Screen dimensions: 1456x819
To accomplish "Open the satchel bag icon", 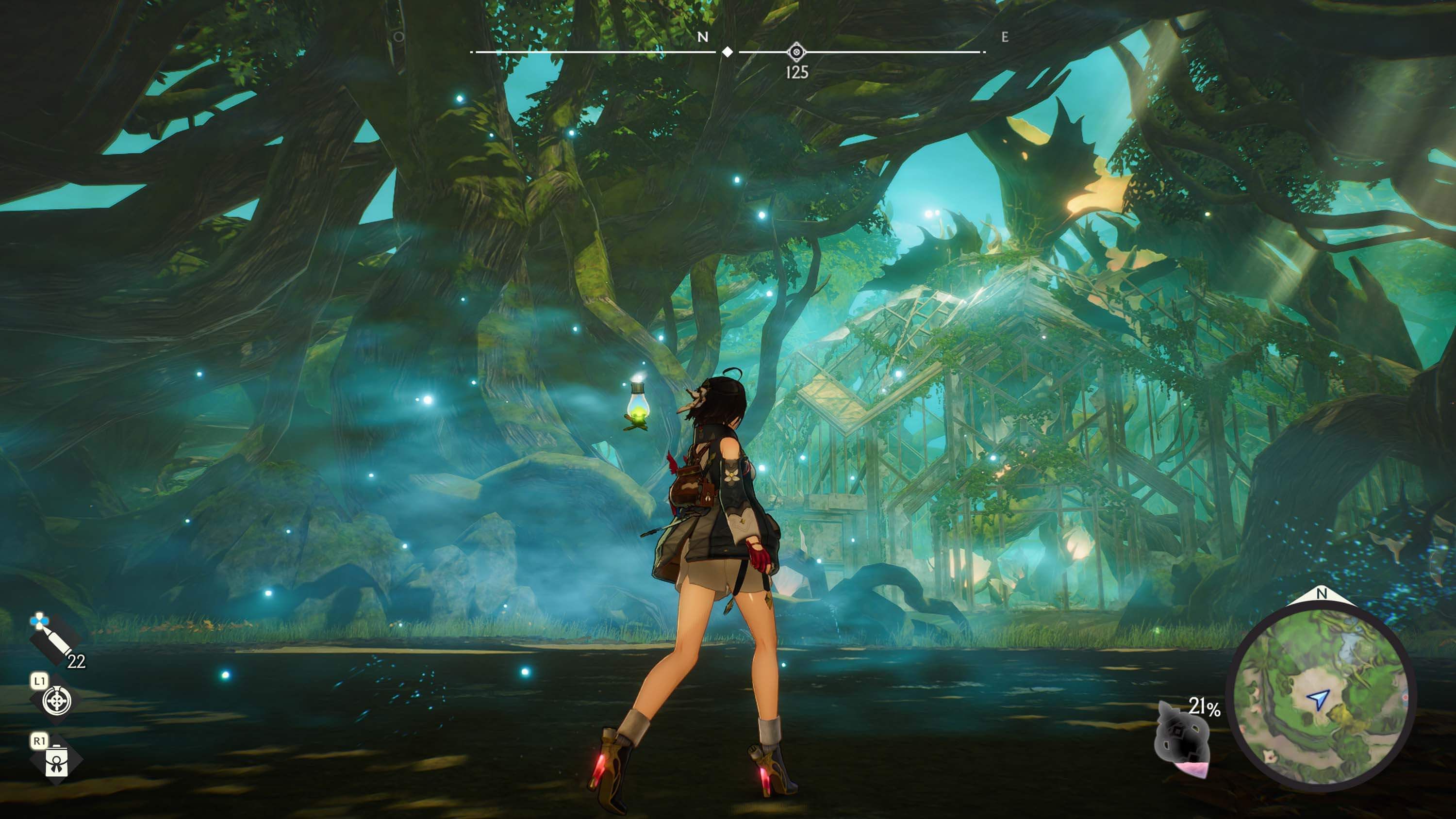I will coord(56,760).
